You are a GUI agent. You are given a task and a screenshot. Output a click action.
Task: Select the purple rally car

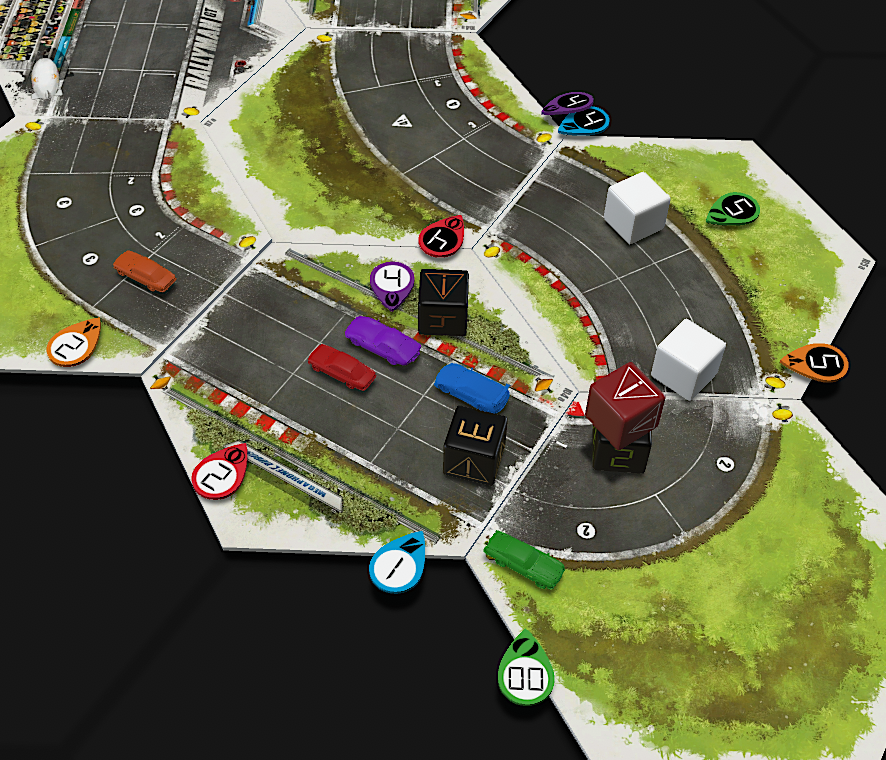click(x=382, y=339)
